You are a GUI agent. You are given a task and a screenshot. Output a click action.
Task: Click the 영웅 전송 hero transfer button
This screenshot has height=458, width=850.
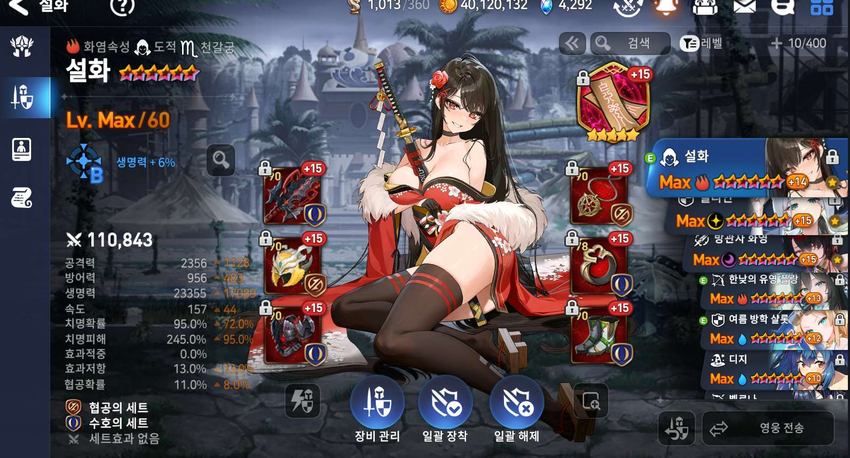(x=767, y=428)
